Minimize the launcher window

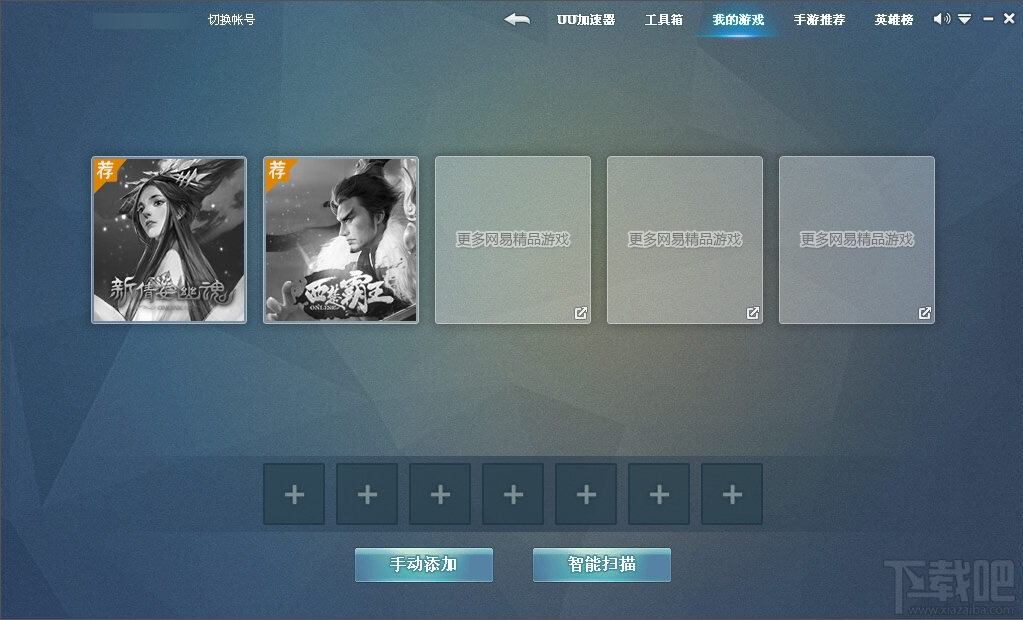[988, 19]
